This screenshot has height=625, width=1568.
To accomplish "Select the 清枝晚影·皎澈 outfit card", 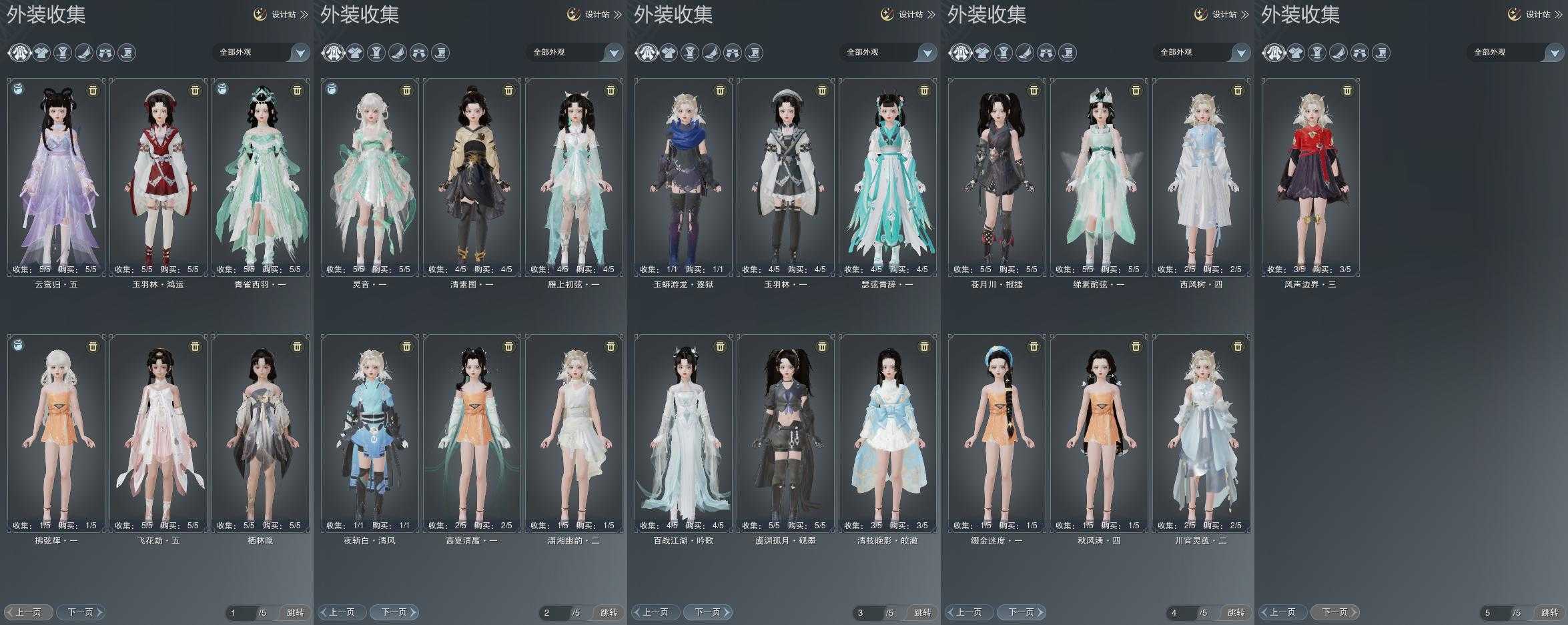I will [887, 433].
